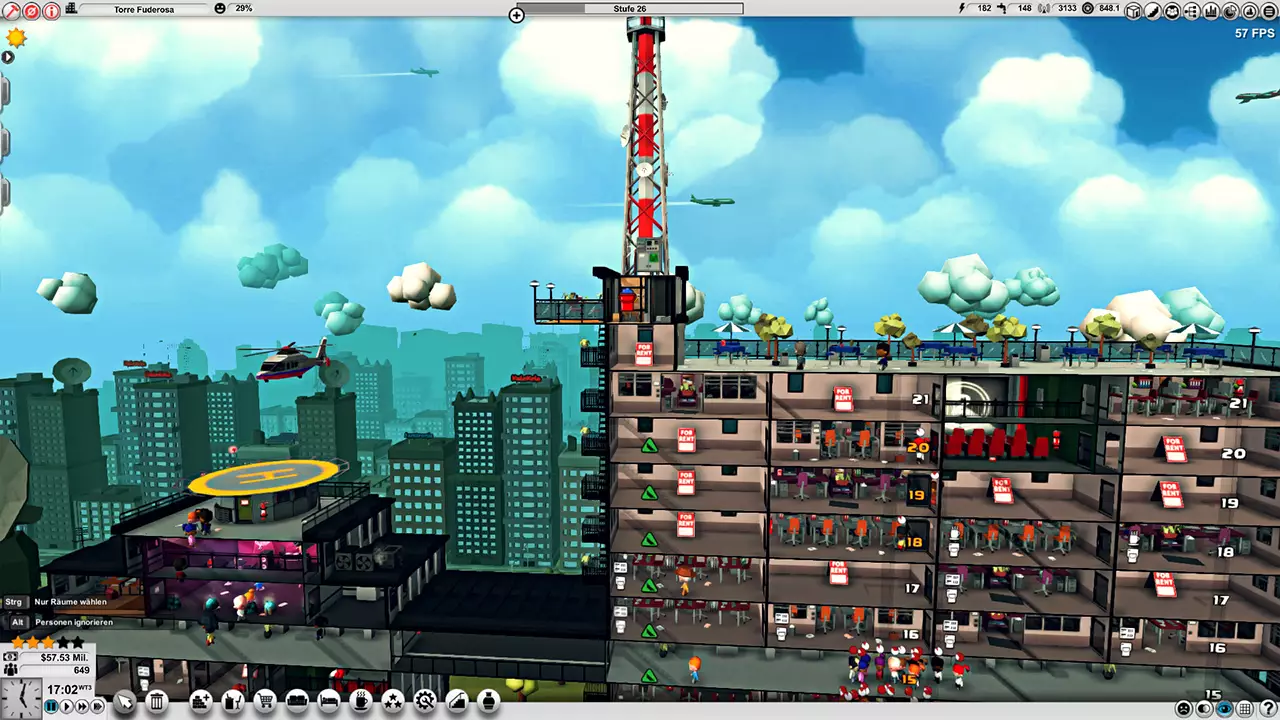1280x720 pixels.
Task: Open the left sidebar panel arrow
Action: tap(8, 57)
